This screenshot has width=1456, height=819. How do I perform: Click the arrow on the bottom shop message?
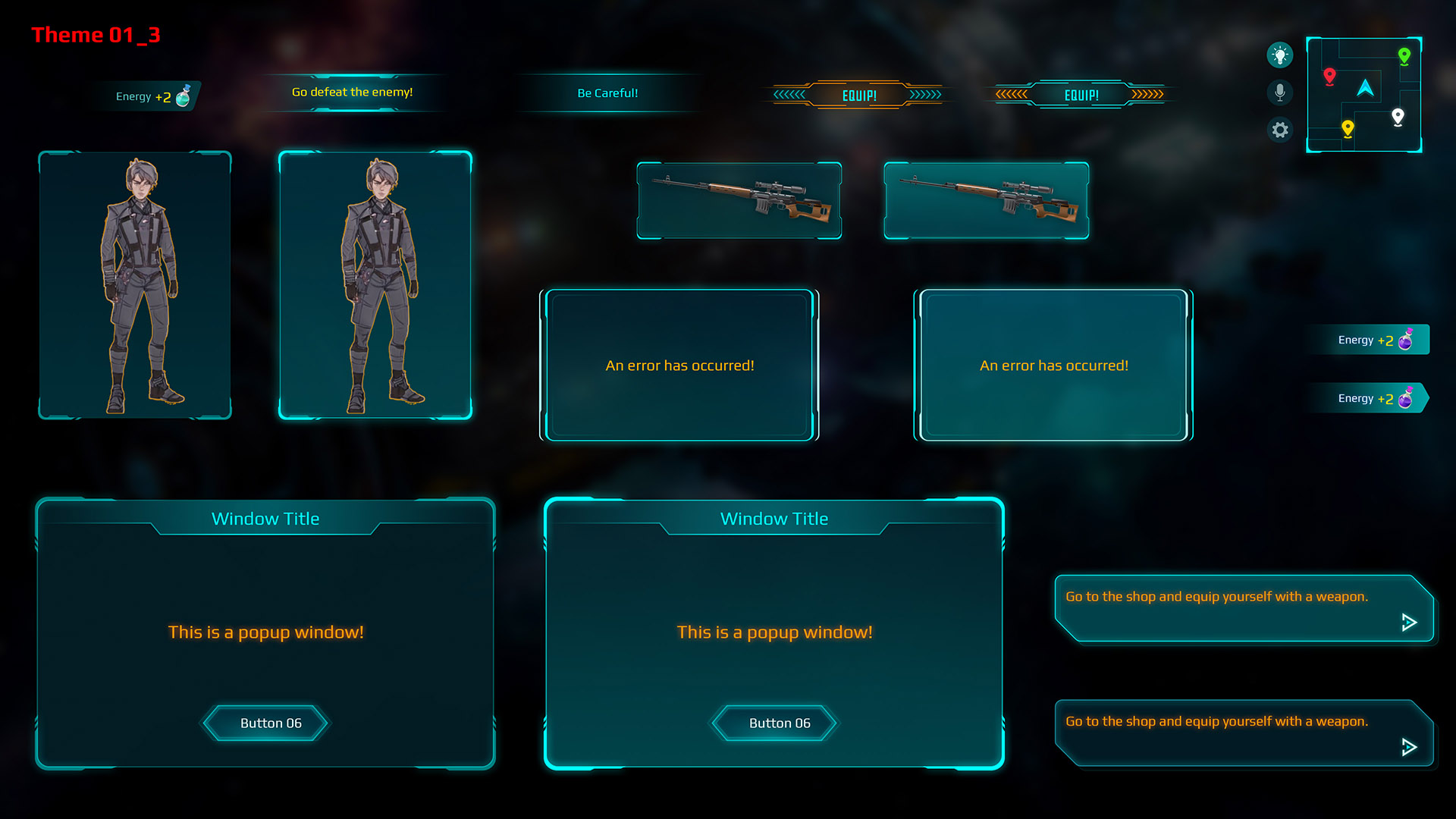coord(1408,748)
